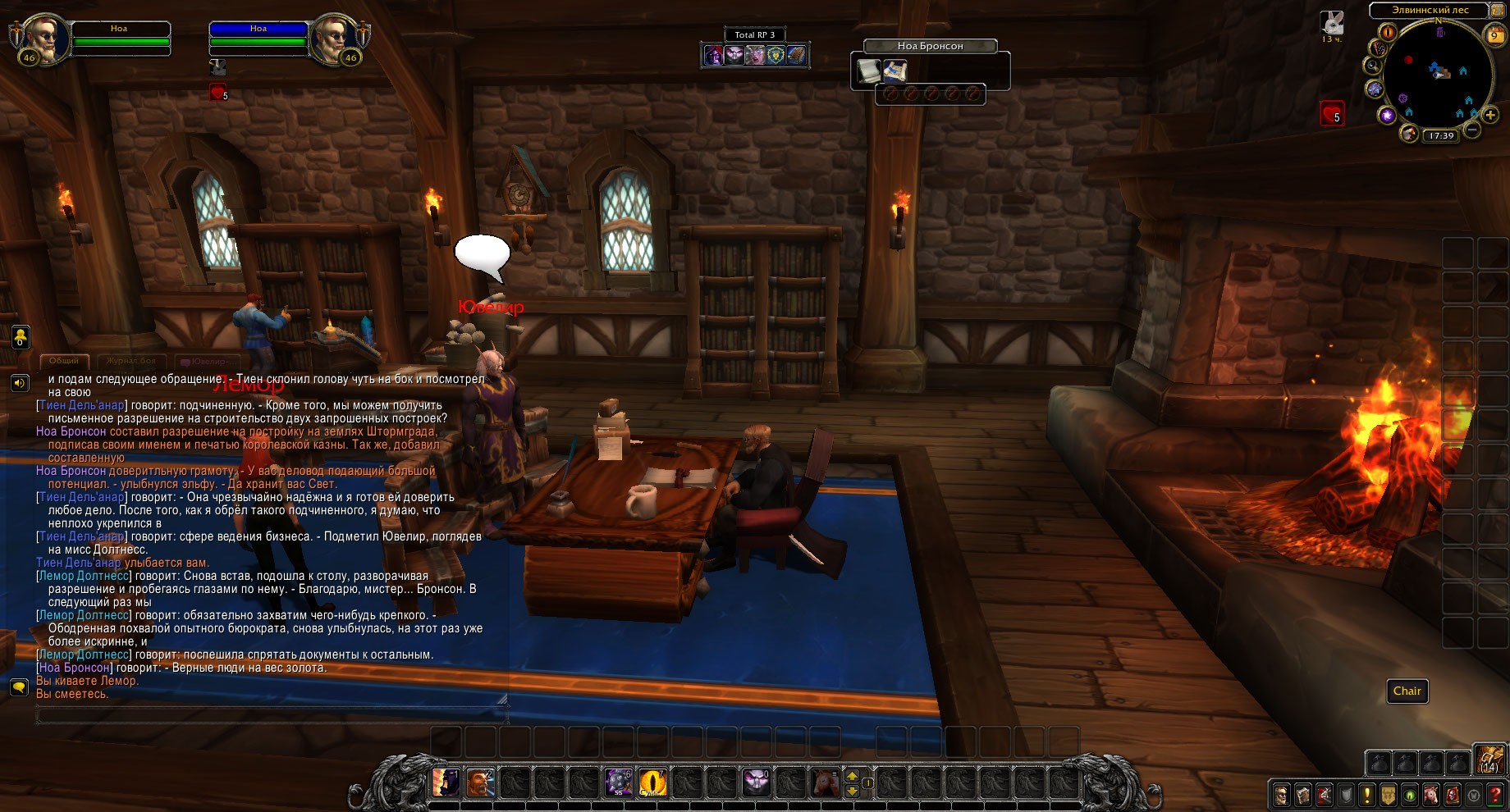Select the Общий chat tab
Screen dimensions: 1510x812
point(64,361)
